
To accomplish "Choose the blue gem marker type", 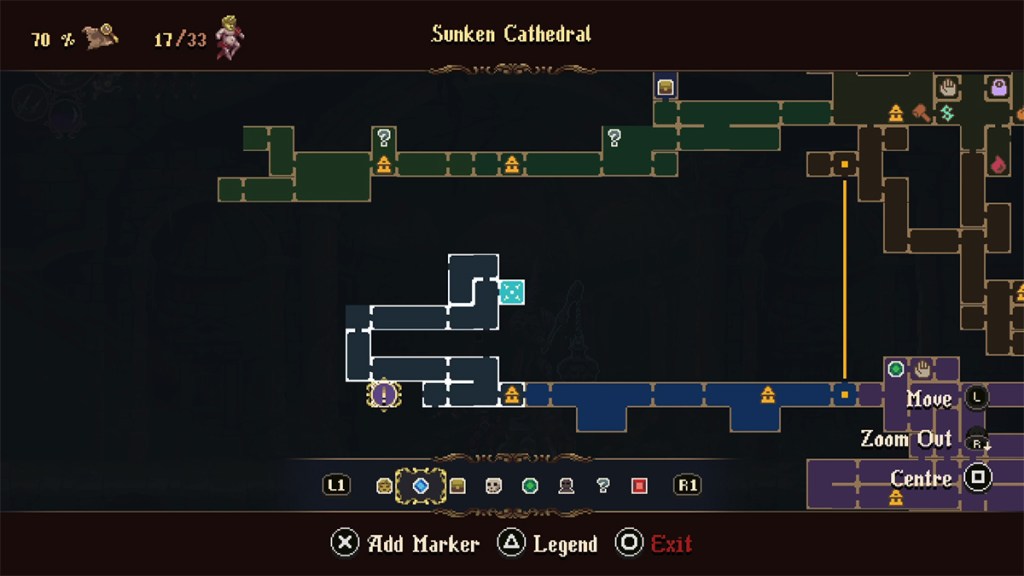I will click(421, 486).
